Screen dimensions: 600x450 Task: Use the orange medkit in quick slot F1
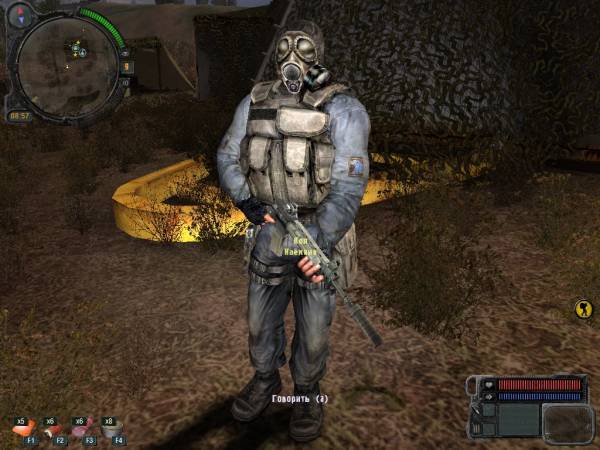pos(22,430)
